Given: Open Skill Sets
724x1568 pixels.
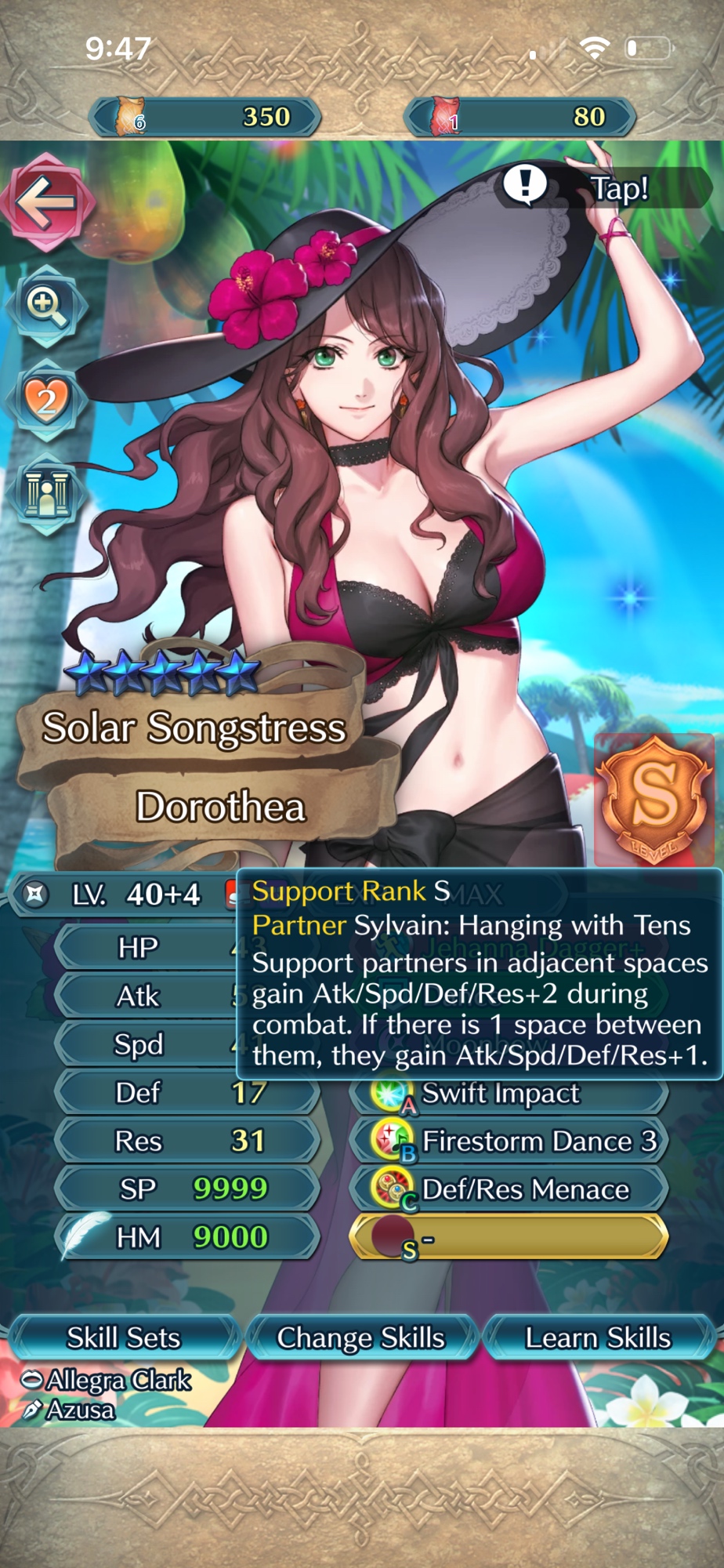Looking at the screenshot, I should pyautogui.click(x=123, y=1338).
